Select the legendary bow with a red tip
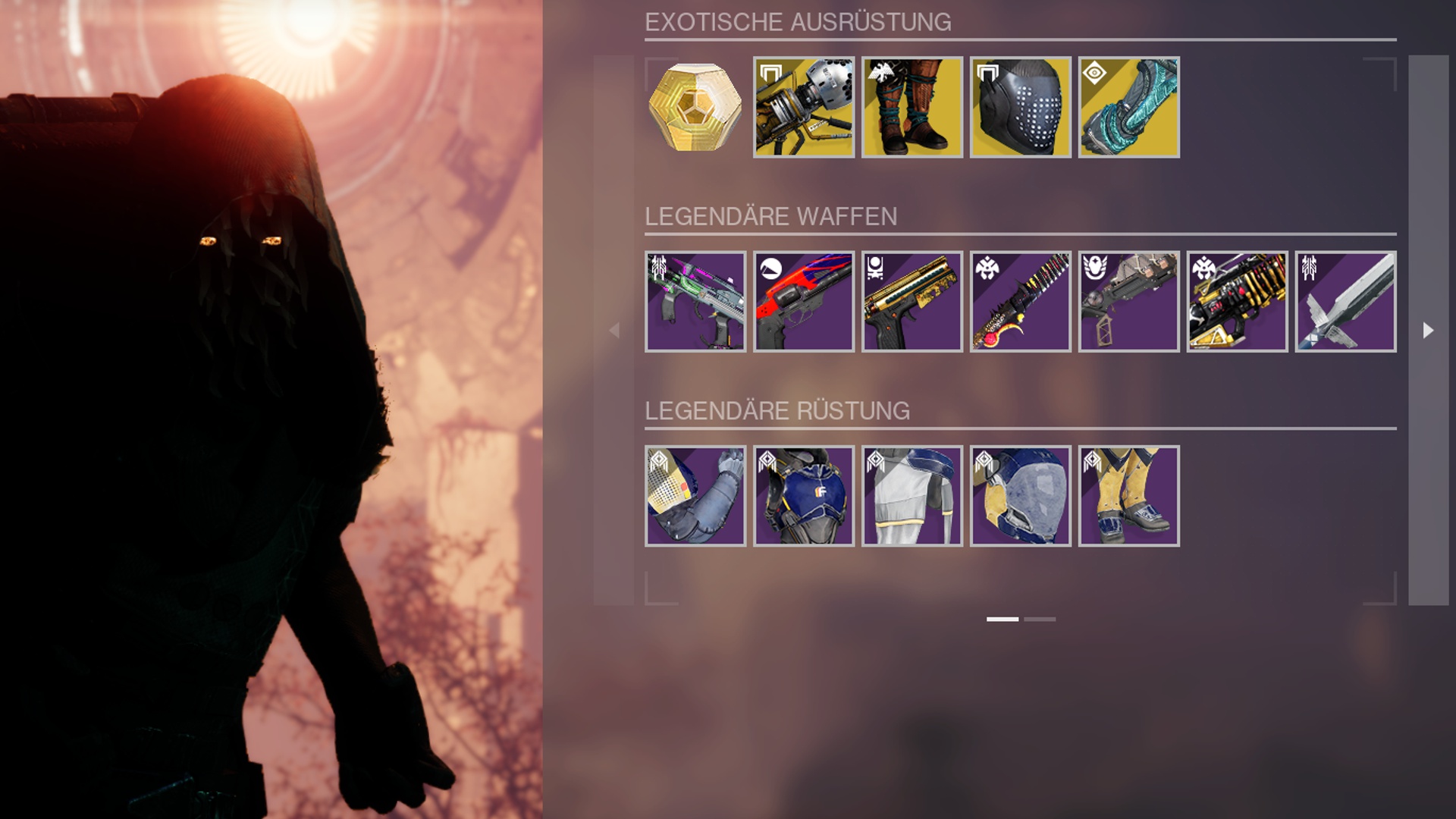The image size is (1456, 819). [x=1020, y=301]
